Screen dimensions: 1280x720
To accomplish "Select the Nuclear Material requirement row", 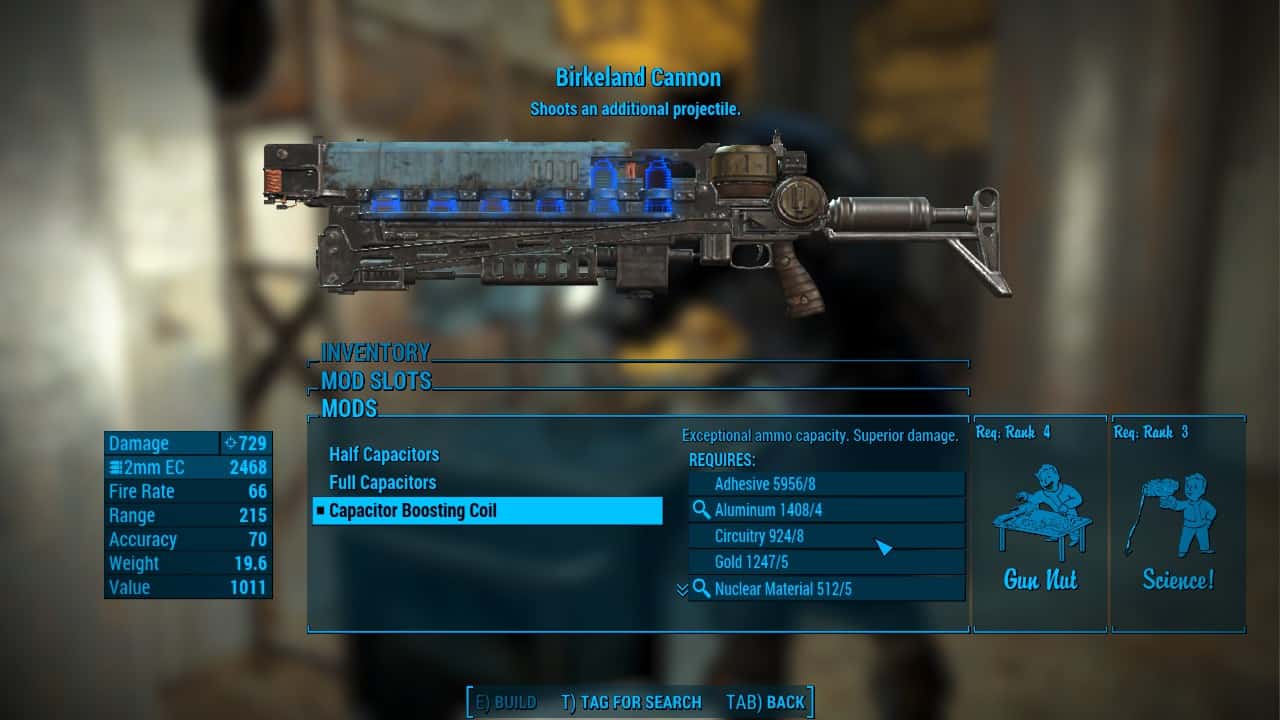I will pyautogui.click(x=826, y=589).
